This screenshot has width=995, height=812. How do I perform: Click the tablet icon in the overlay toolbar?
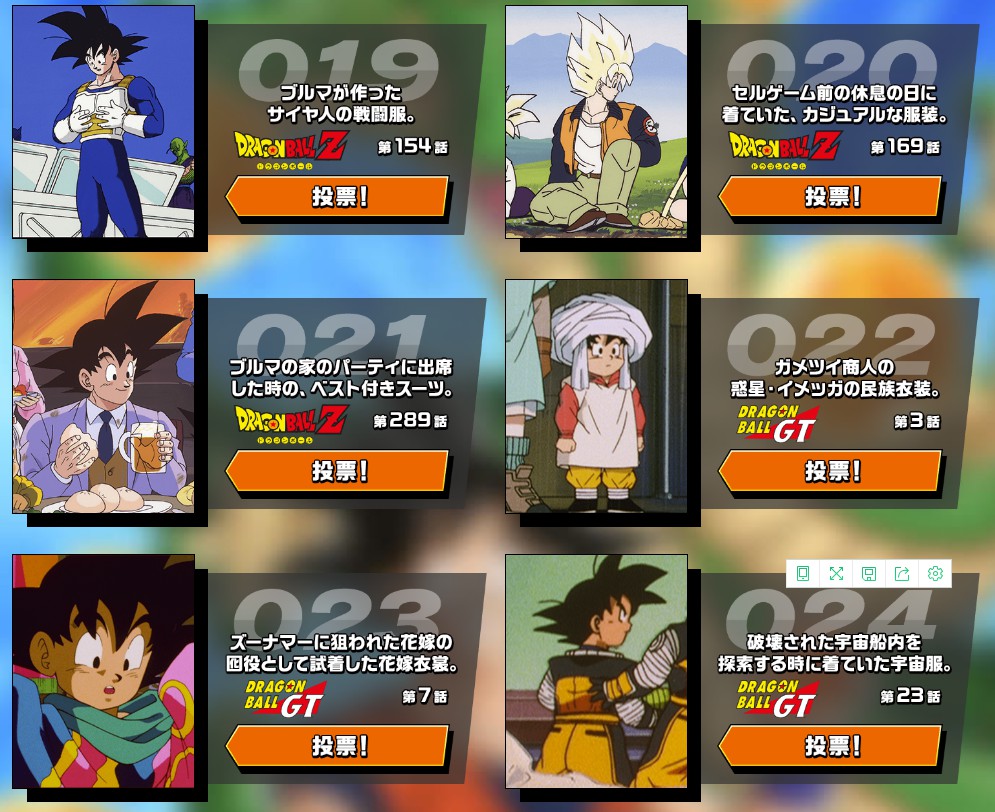pyautogui.click(x=803, y=573)
